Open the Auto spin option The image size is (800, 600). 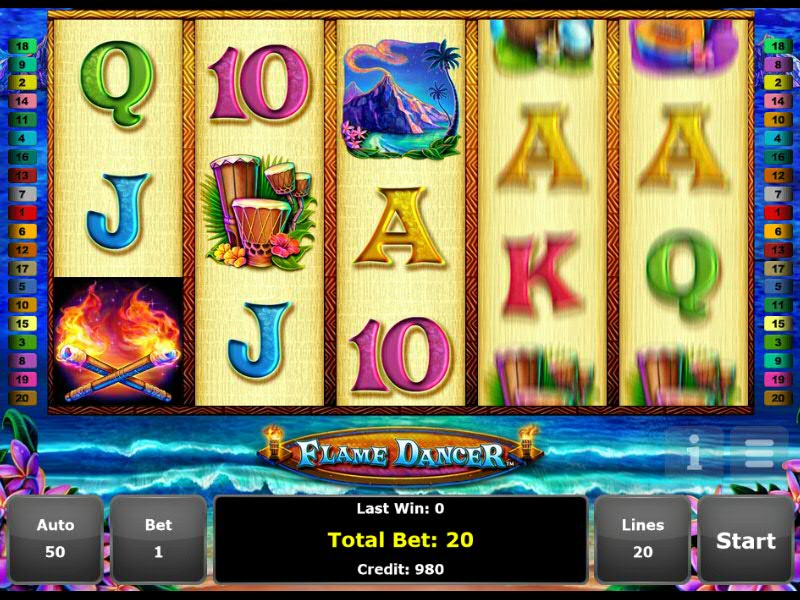click(56, 539)
